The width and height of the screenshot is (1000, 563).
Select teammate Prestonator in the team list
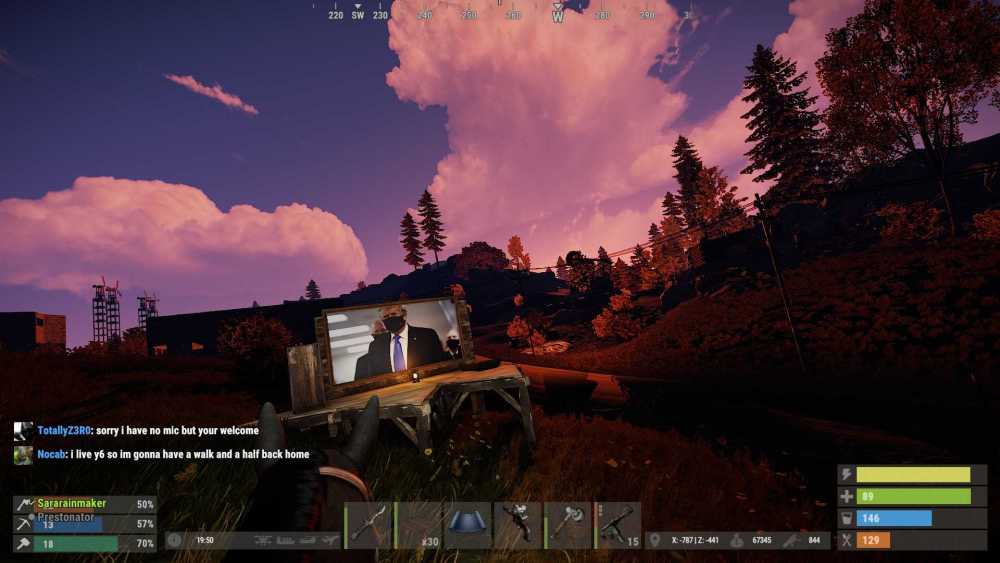click(x=68, y=518)
